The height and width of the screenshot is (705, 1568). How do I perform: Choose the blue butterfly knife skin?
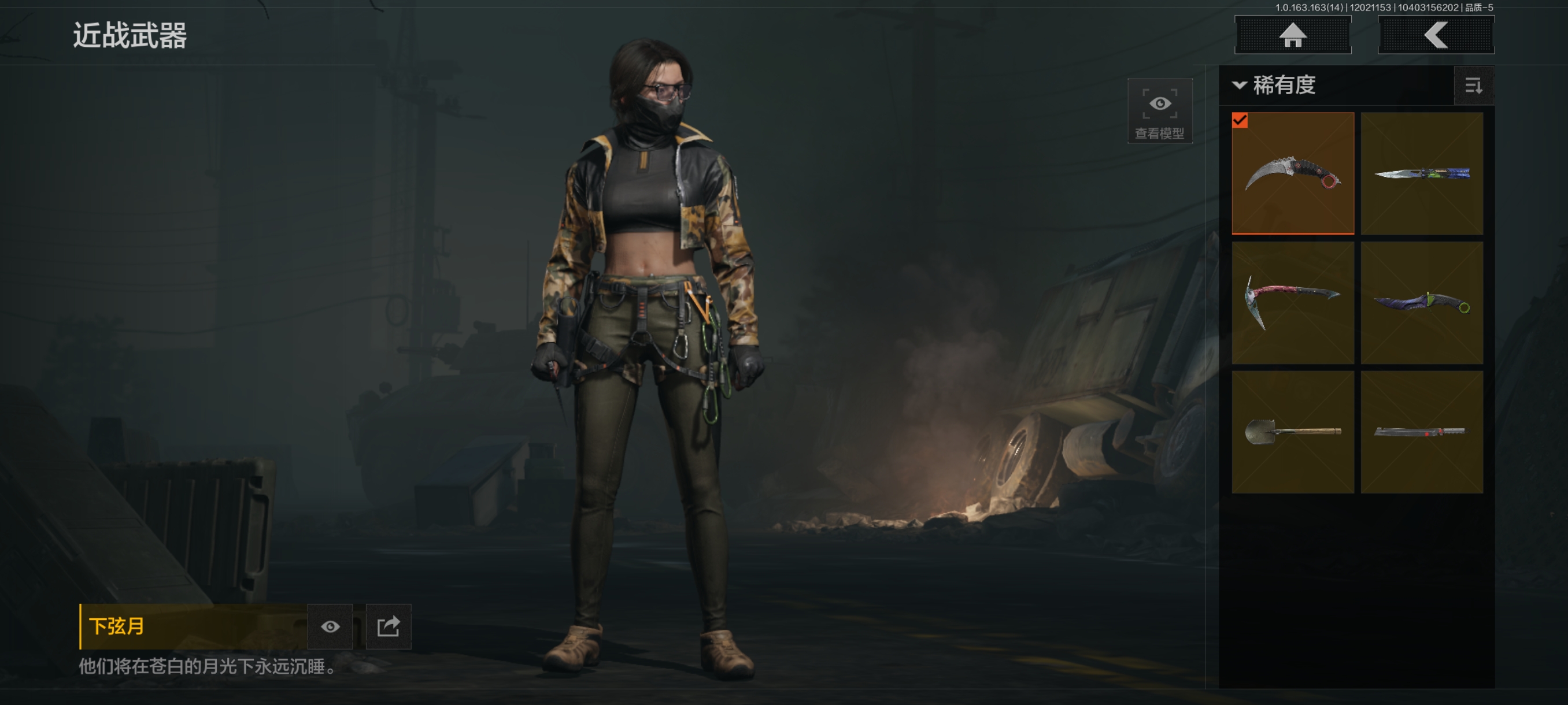point(1421,173)
